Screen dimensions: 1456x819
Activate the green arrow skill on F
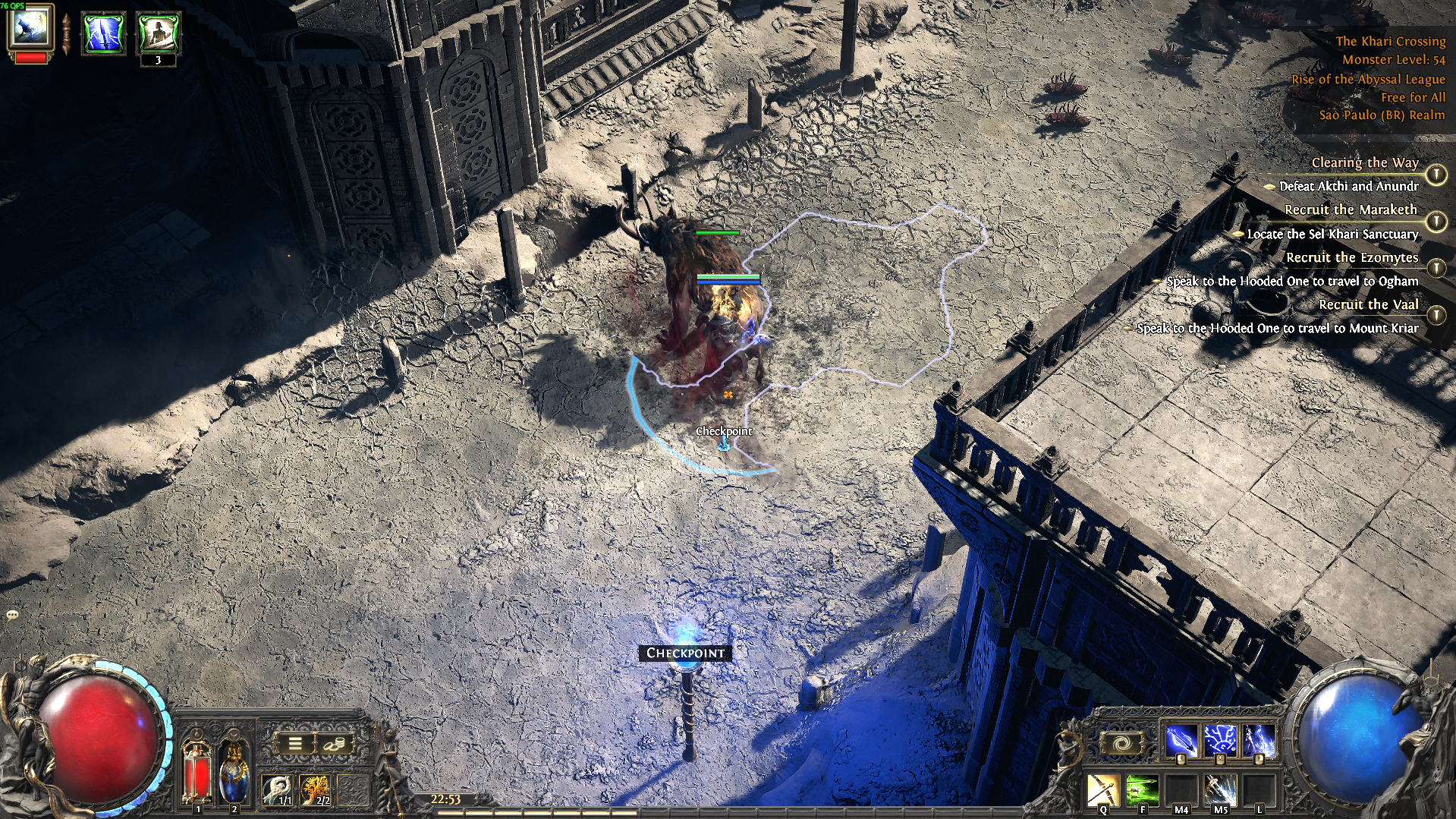[x=1141, y=789]
